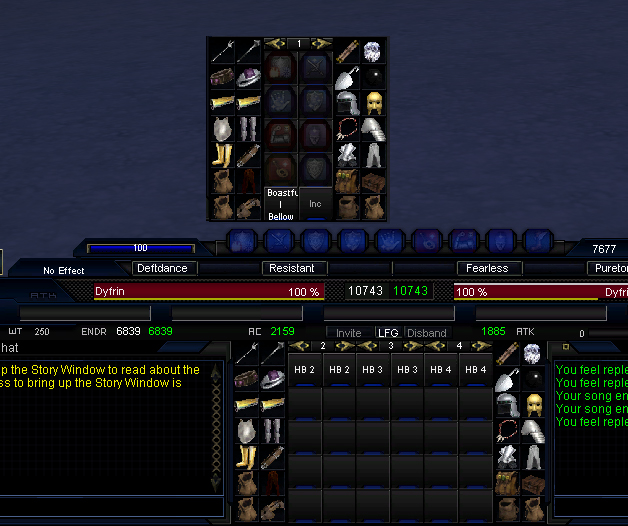The height and width of the screenshot is (526, 628).
Task: Go to previous page of hotbar 1
Action: (273, 44)
